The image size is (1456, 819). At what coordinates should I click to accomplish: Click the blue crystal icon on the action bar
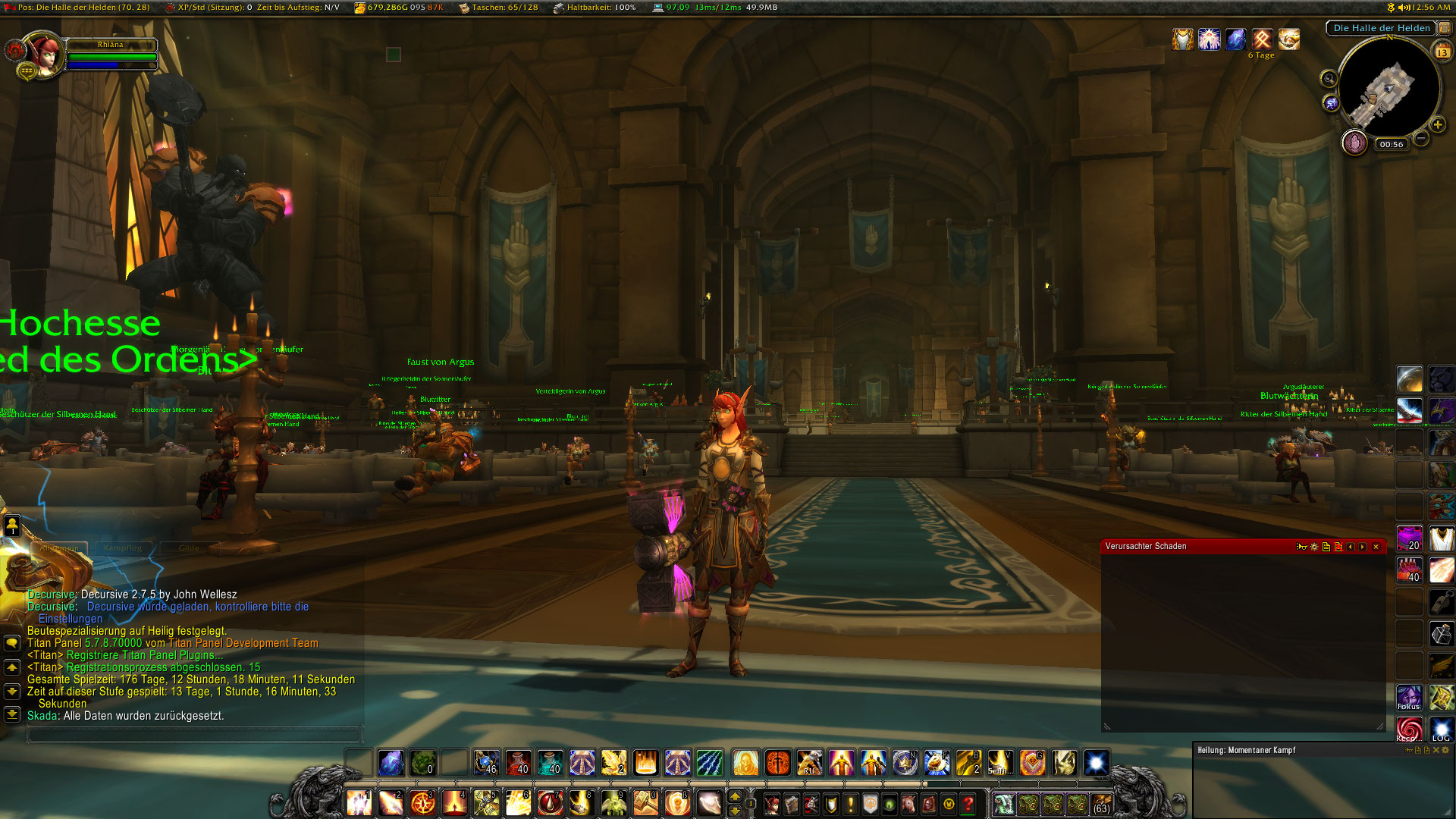[x=391, y=764]
